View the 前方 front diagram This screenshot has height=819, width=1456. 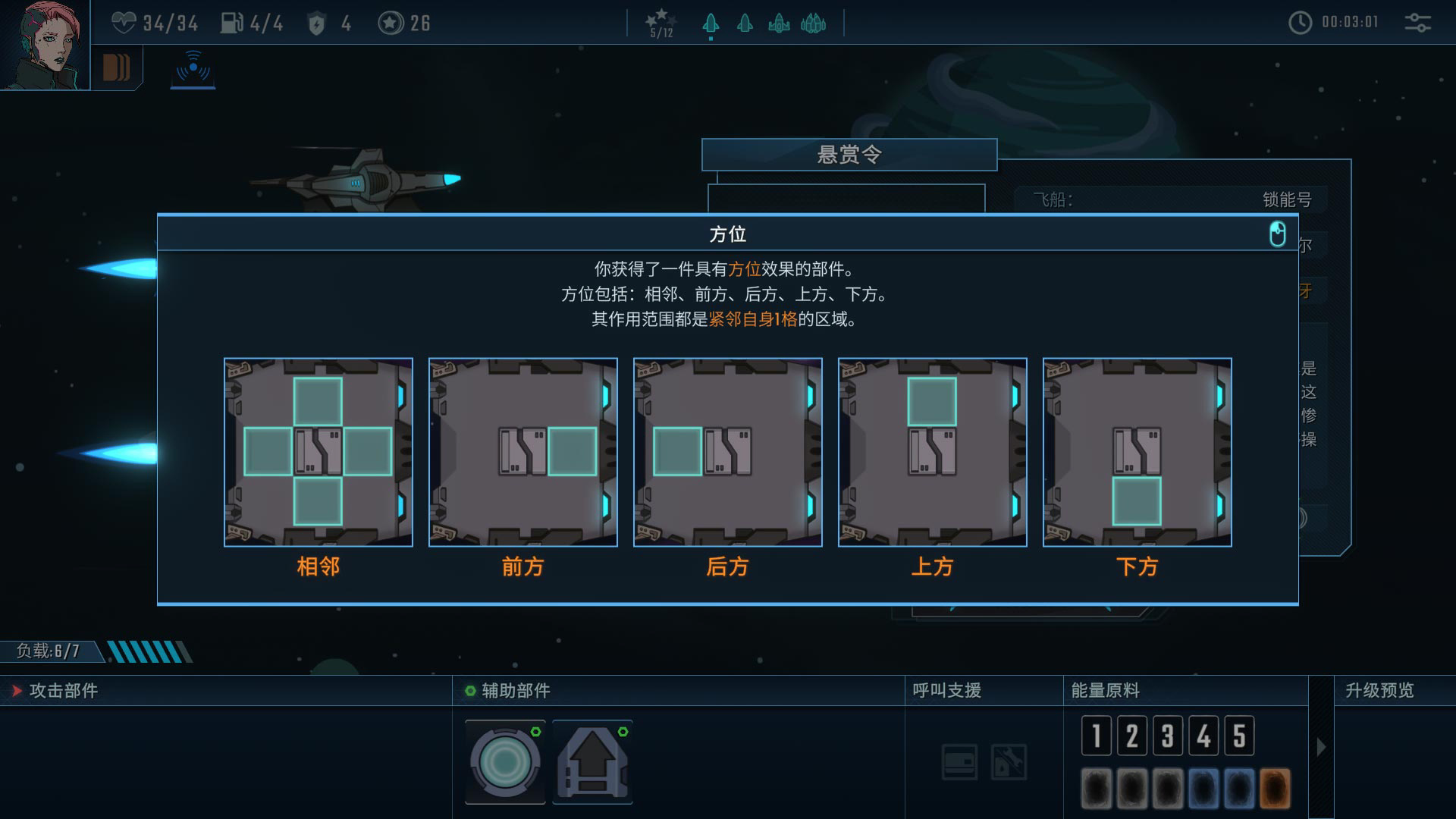[523, 452]
